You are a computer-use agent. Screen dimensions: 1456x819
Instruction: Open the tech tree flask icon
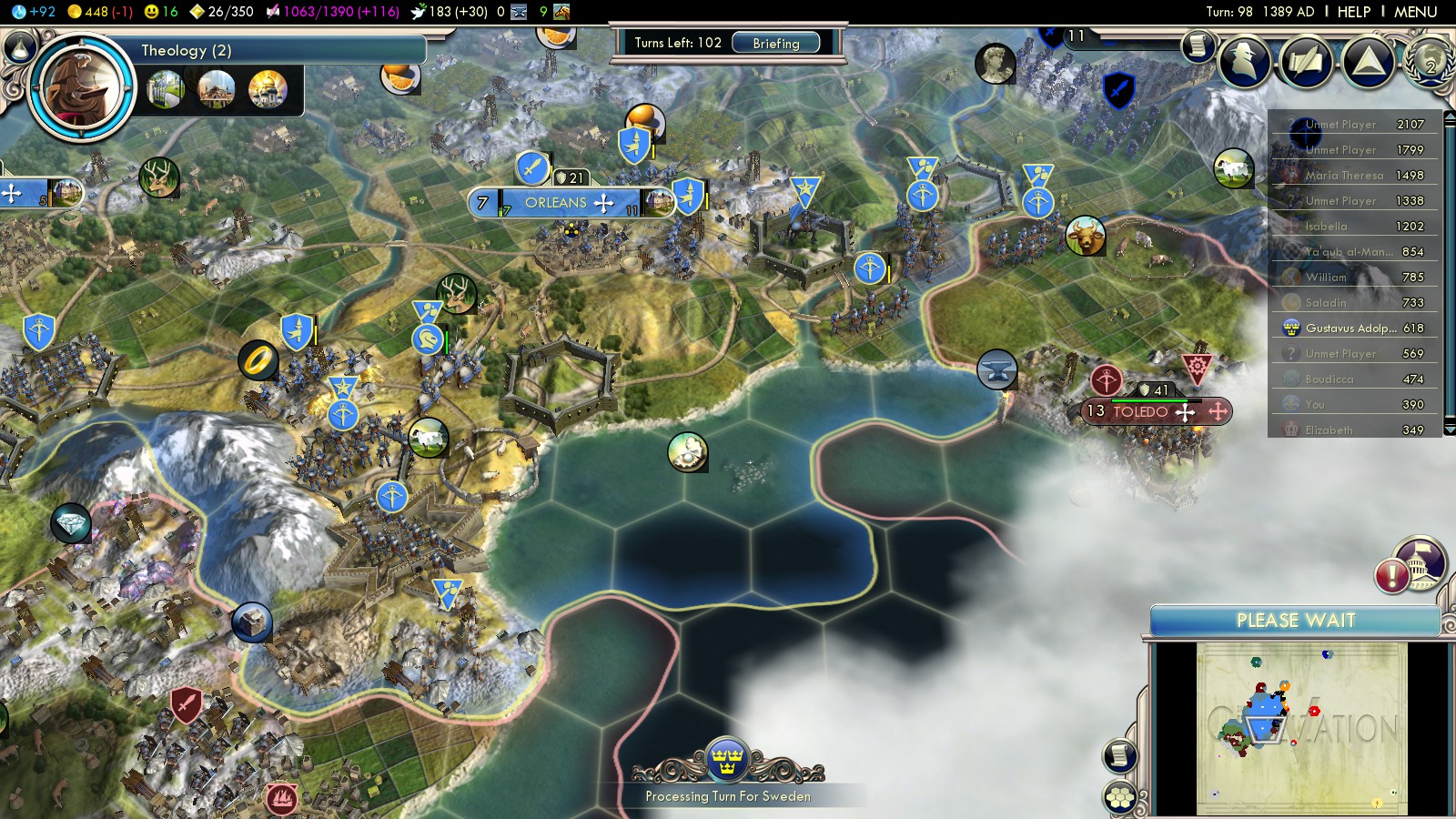click(20, 45)
